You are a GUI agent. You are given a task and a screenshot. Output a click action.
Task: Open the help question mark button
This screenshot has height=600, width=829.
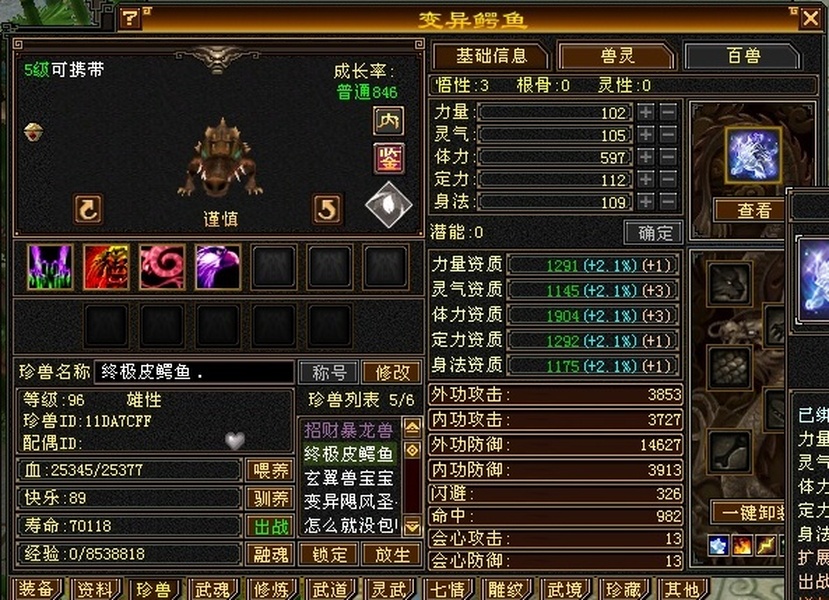(x=131, y=18)
